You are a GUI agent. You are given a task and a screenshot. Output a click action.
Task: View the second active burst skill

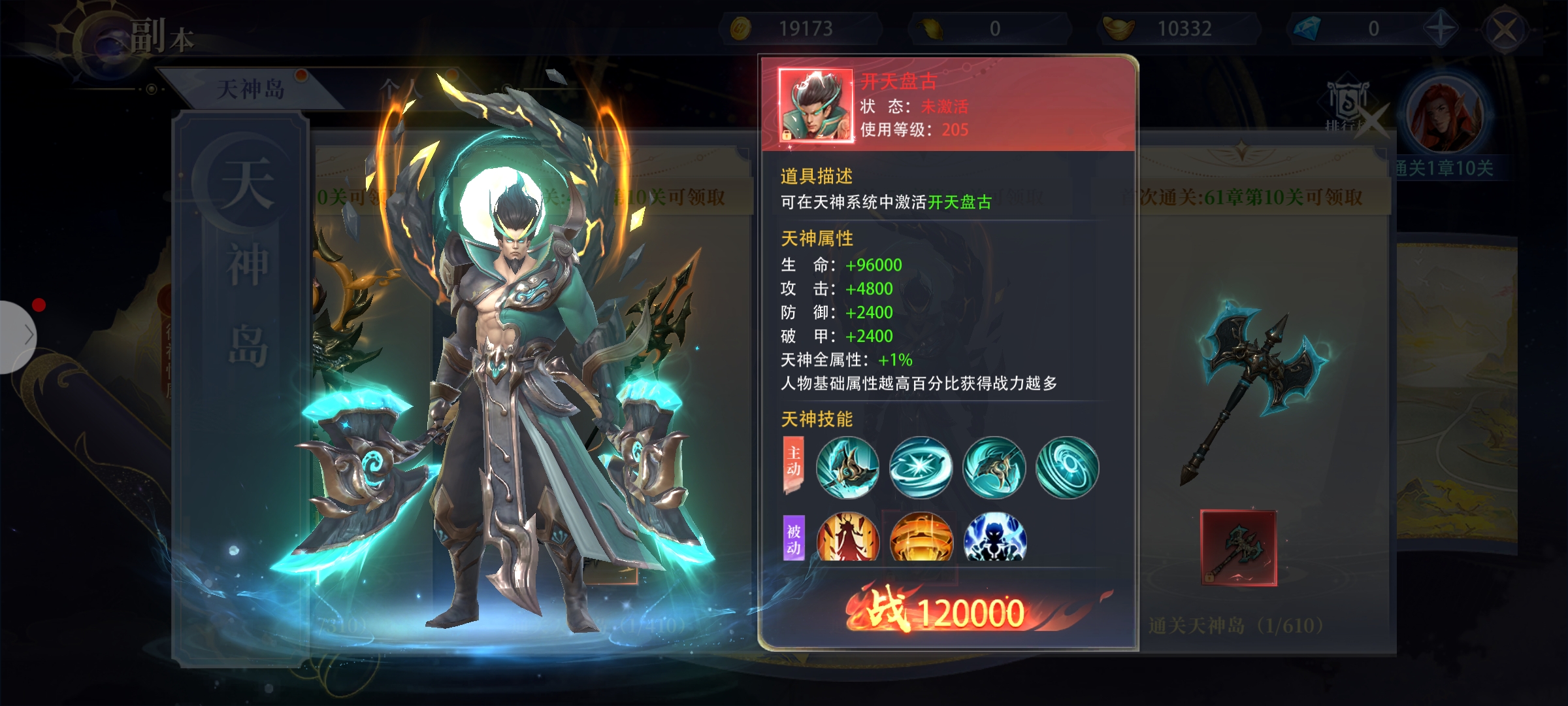921,467
